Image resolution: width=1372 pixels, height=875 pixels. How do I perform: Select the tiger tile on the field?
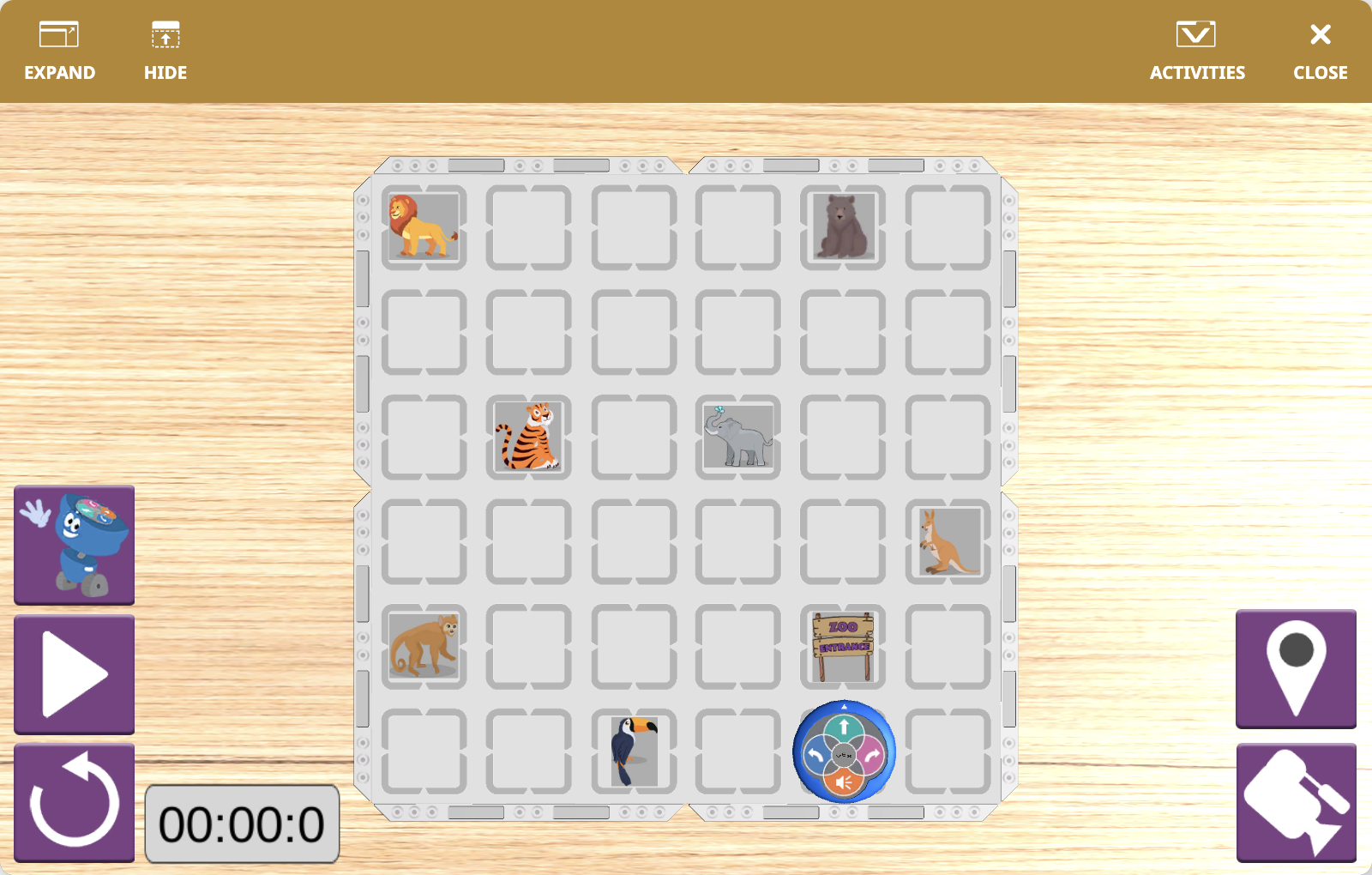click(528, 438)
